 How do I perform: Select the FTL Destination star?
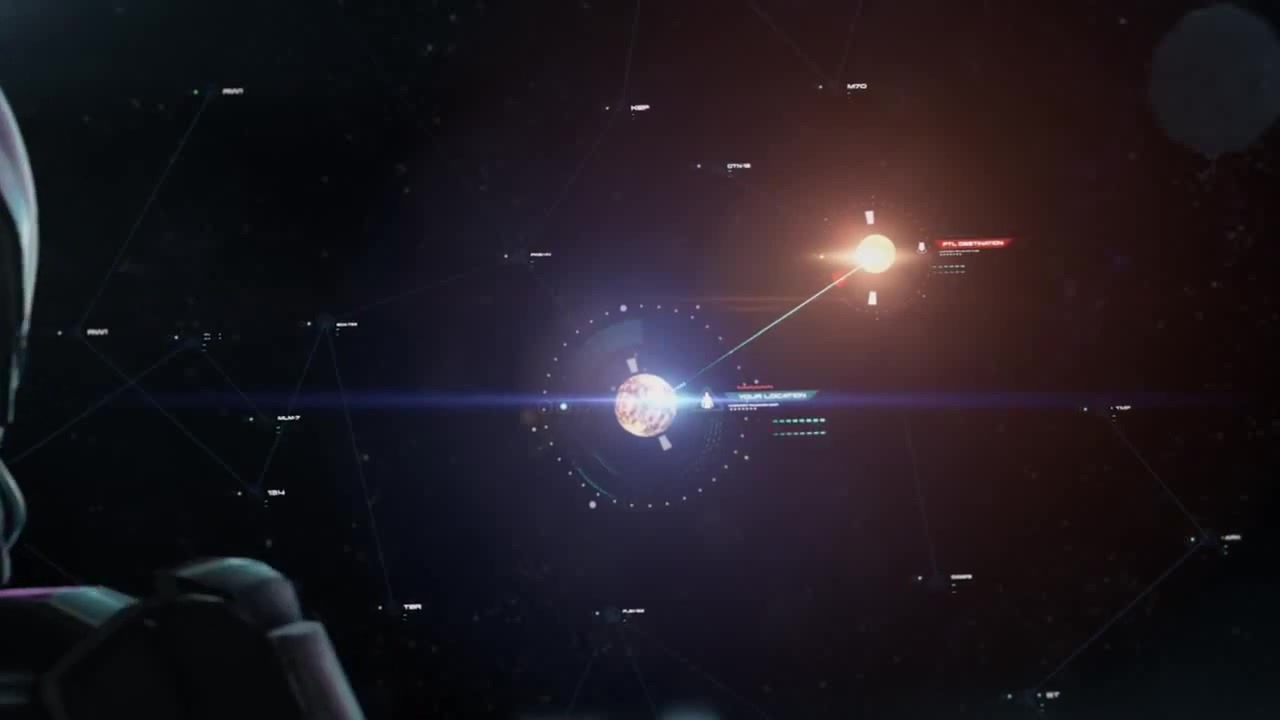[875, 254]
